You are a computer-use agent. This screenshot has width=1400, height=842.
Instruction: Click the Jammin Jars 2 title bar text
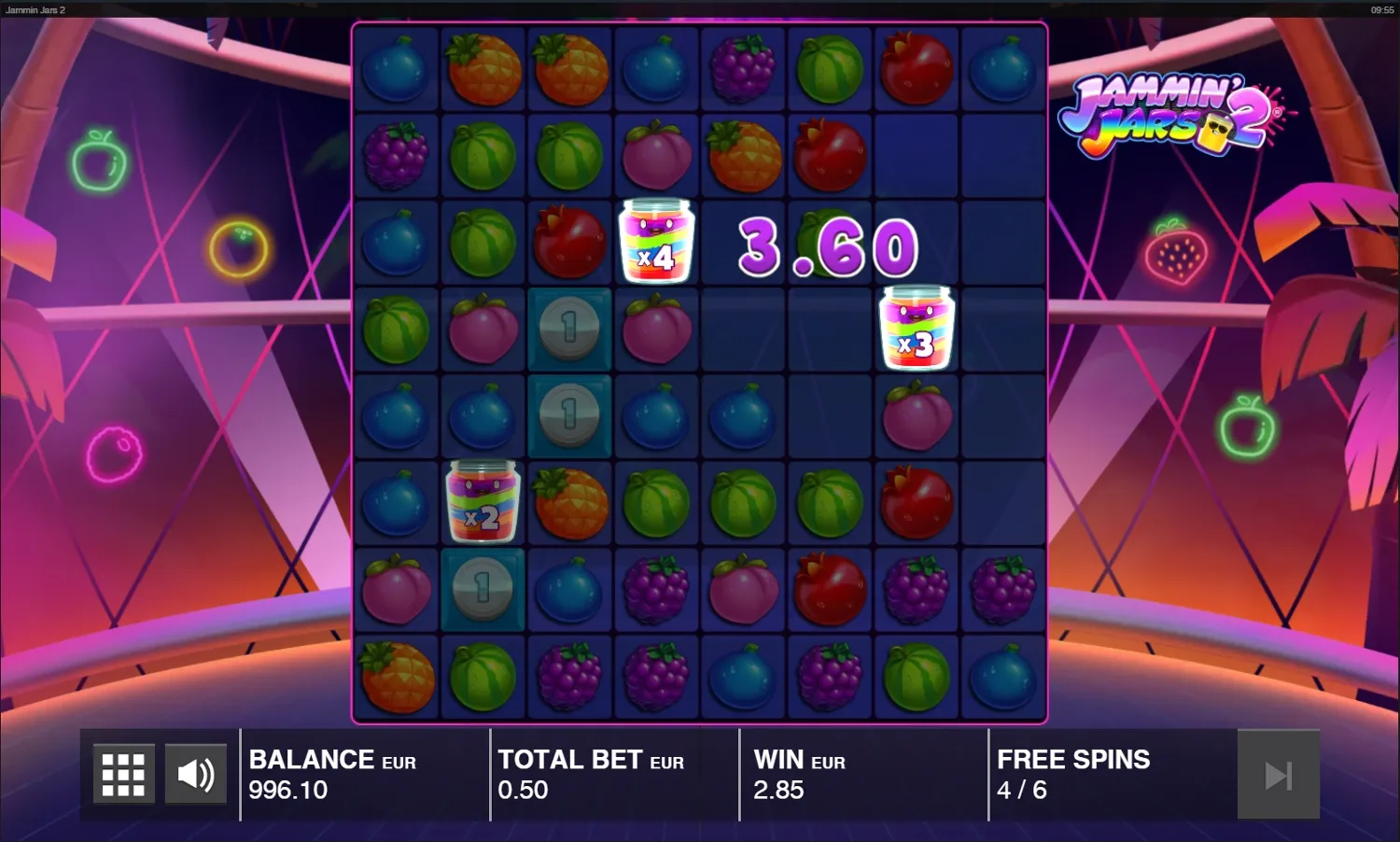pyautogui.click(x=36, y=7)
